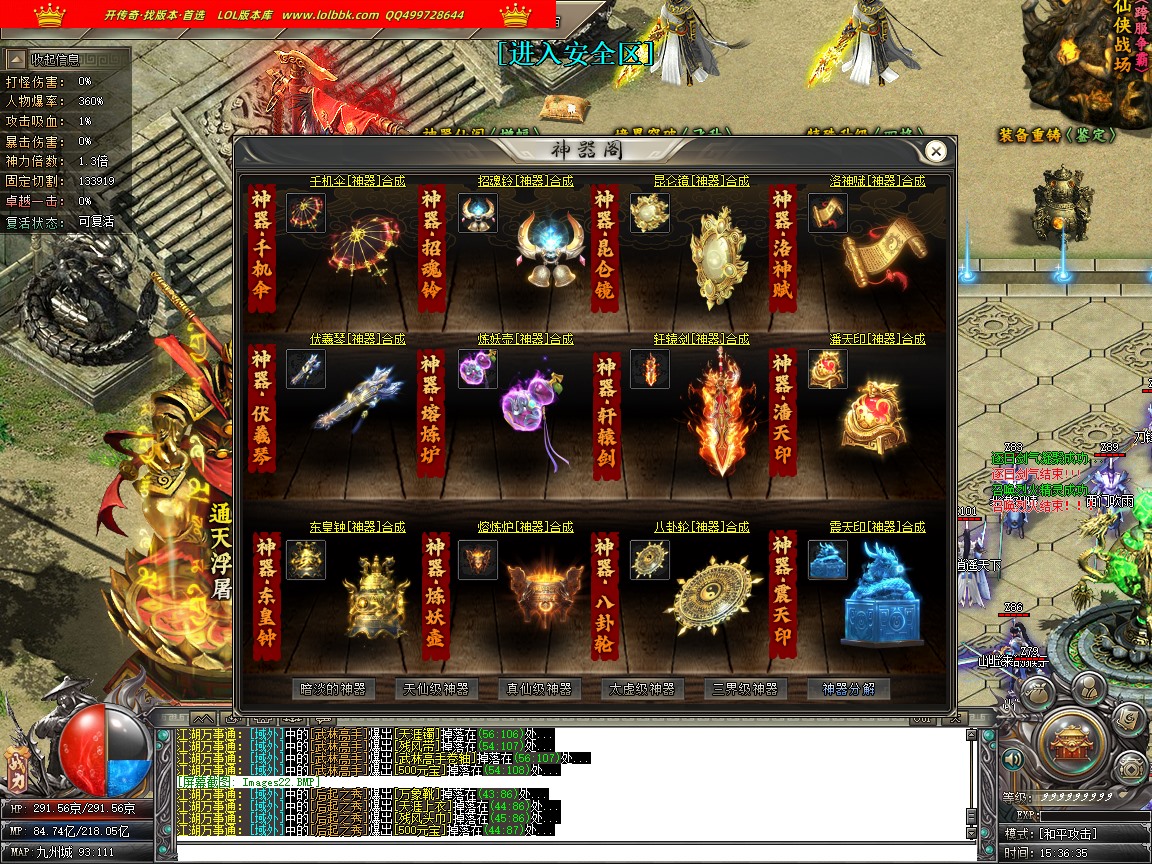The height and width of the screenshot is (864, 1152).
Task: Select the 天仙级神器 tier button
Action: pos(436,689)
